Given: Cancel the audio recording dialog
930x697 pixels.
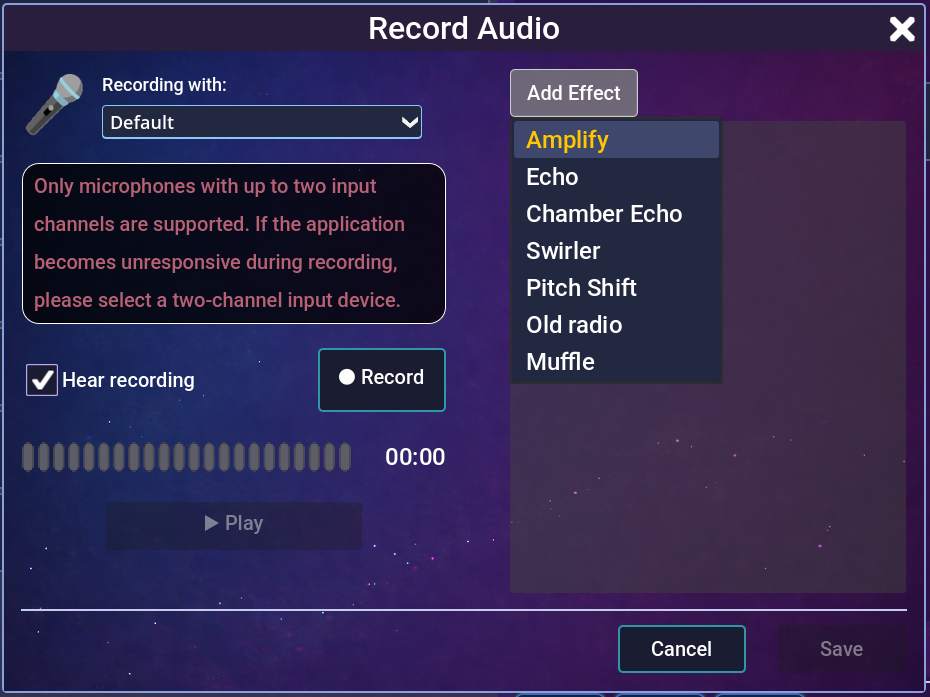Looking at the screenshot, I should (681, 649).
